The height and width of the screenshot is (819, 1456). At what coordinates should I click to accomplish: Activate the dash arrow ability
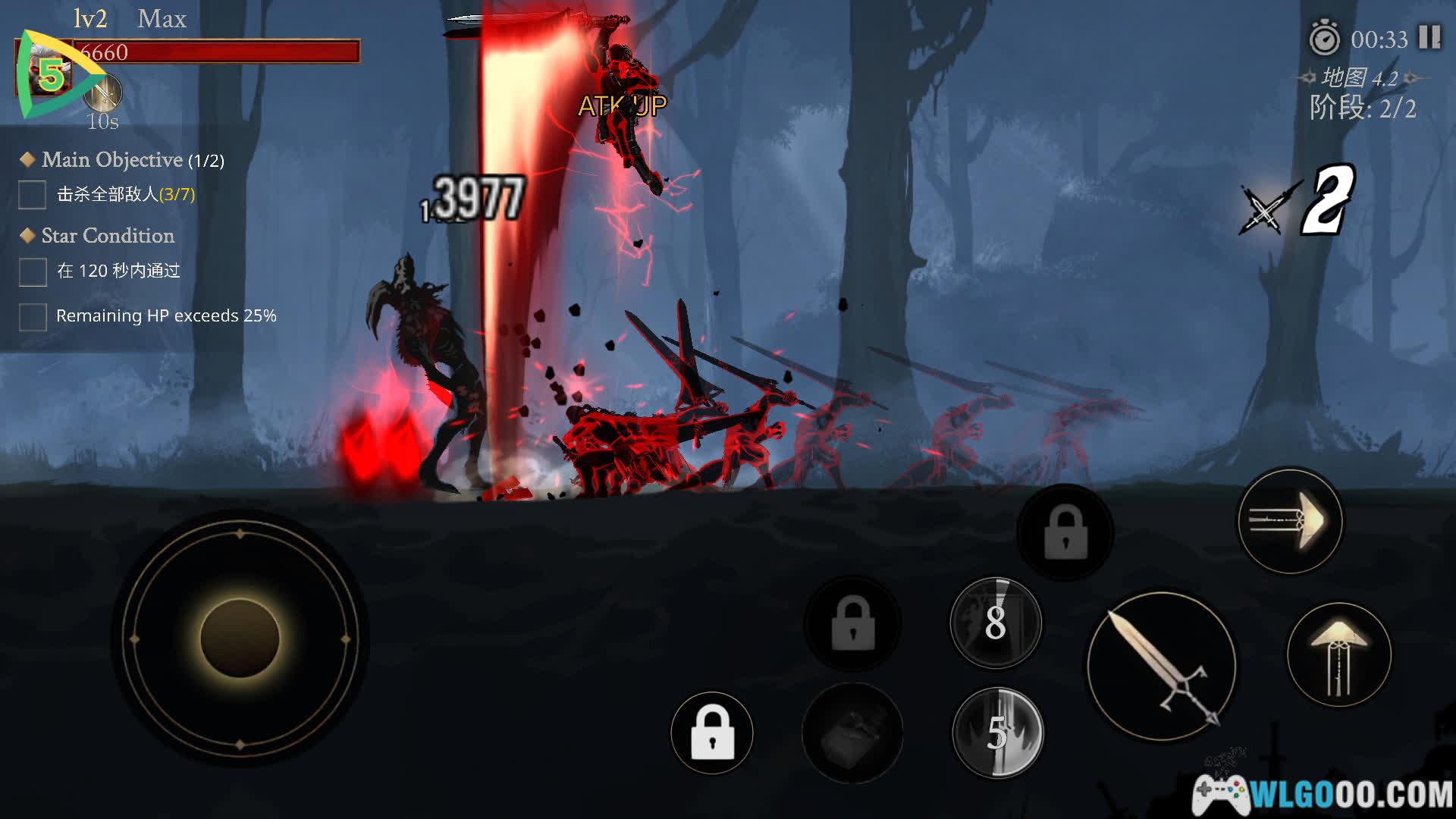point(1290,522)
